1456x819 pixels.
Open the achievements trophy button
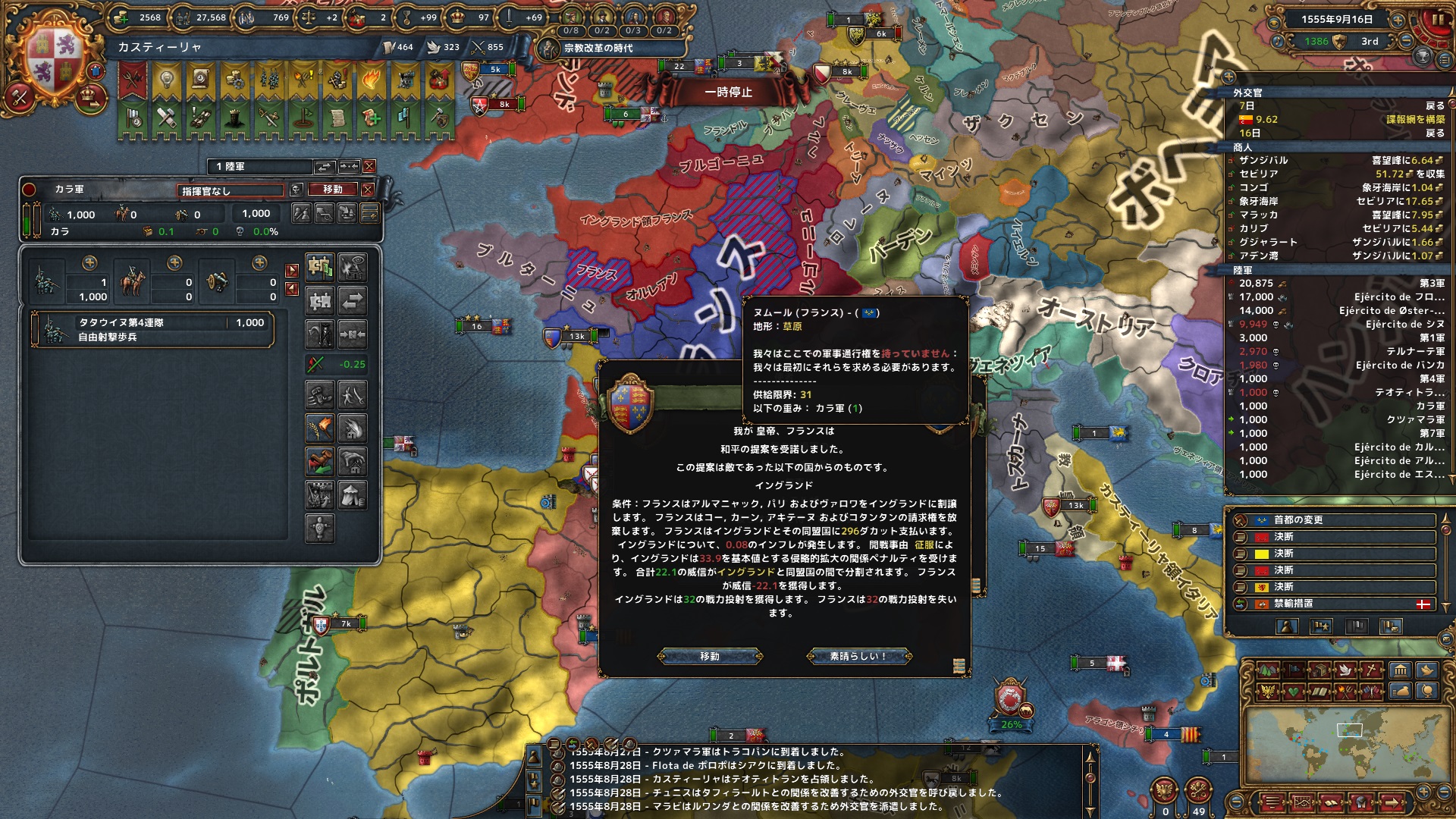point(1423,56)
